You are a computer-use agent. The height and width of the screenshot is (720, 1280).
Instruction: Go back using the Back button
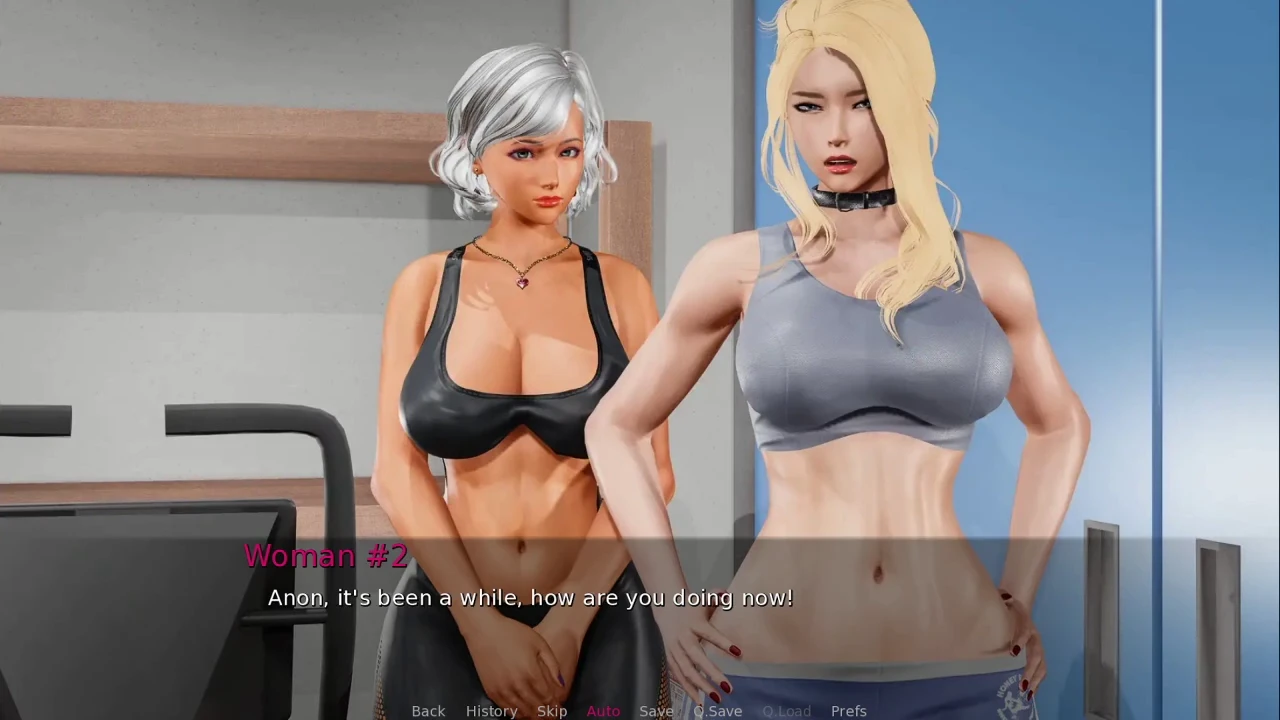(428, 711)
